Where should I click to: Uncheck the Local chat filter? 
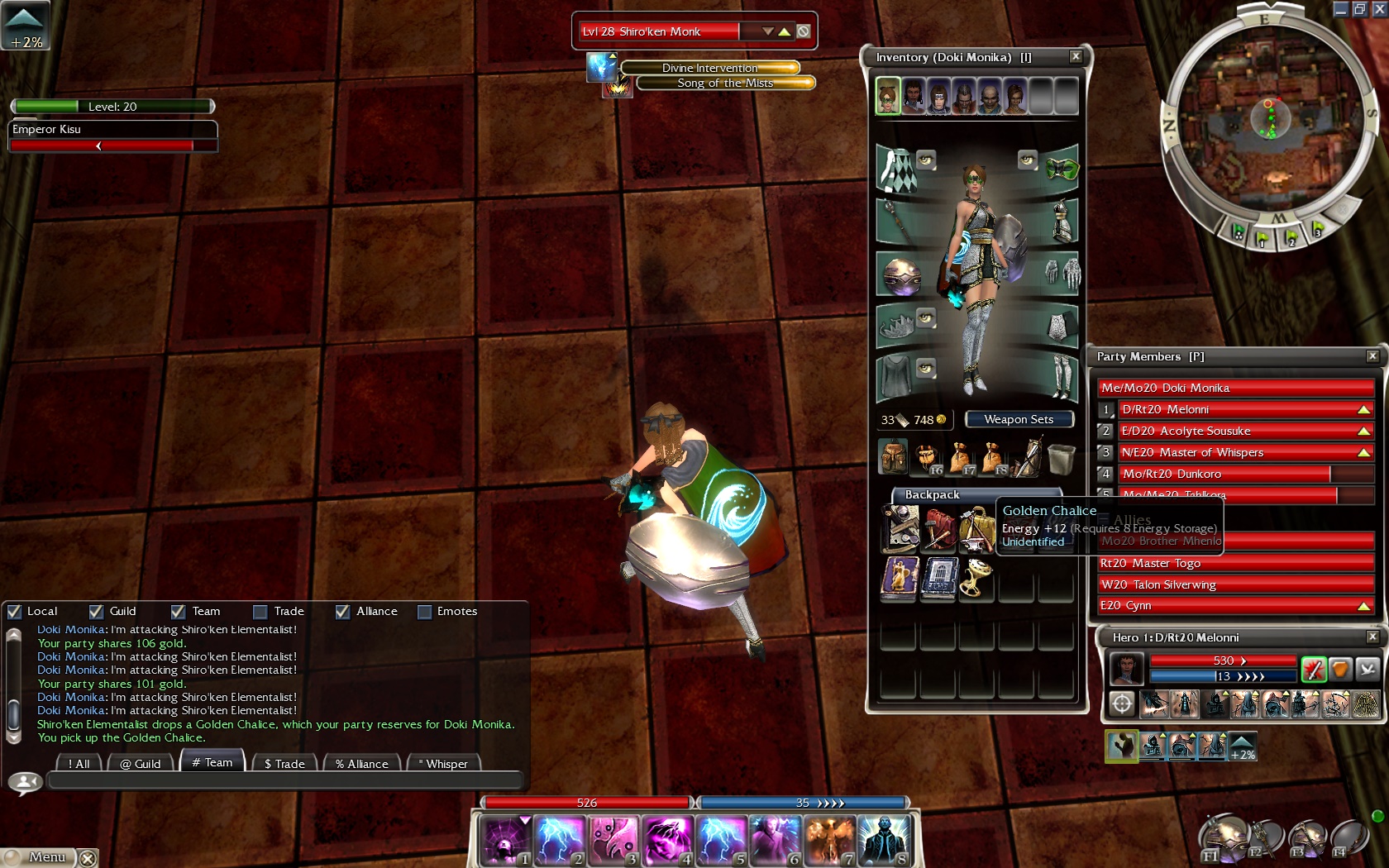(14, 612)
